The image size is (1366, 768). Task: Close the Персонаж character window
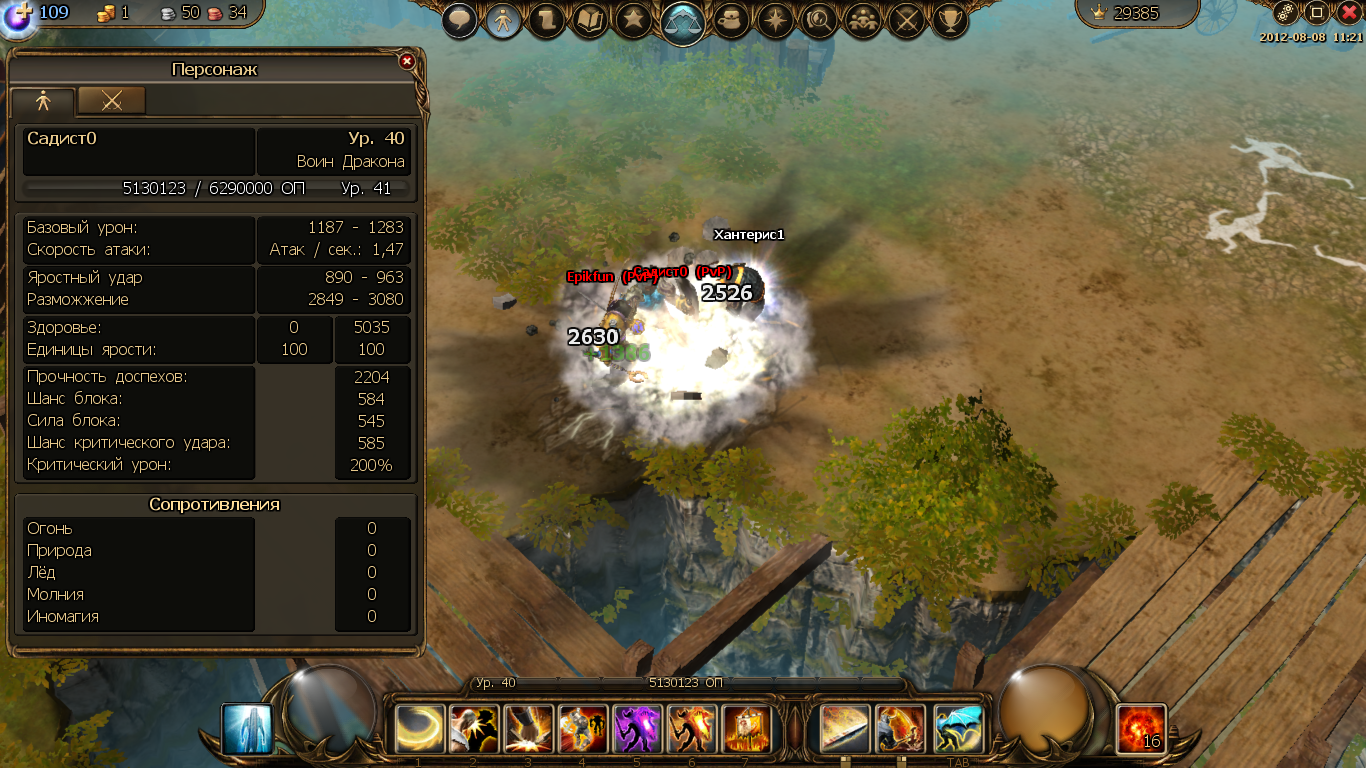coord(407,61)
